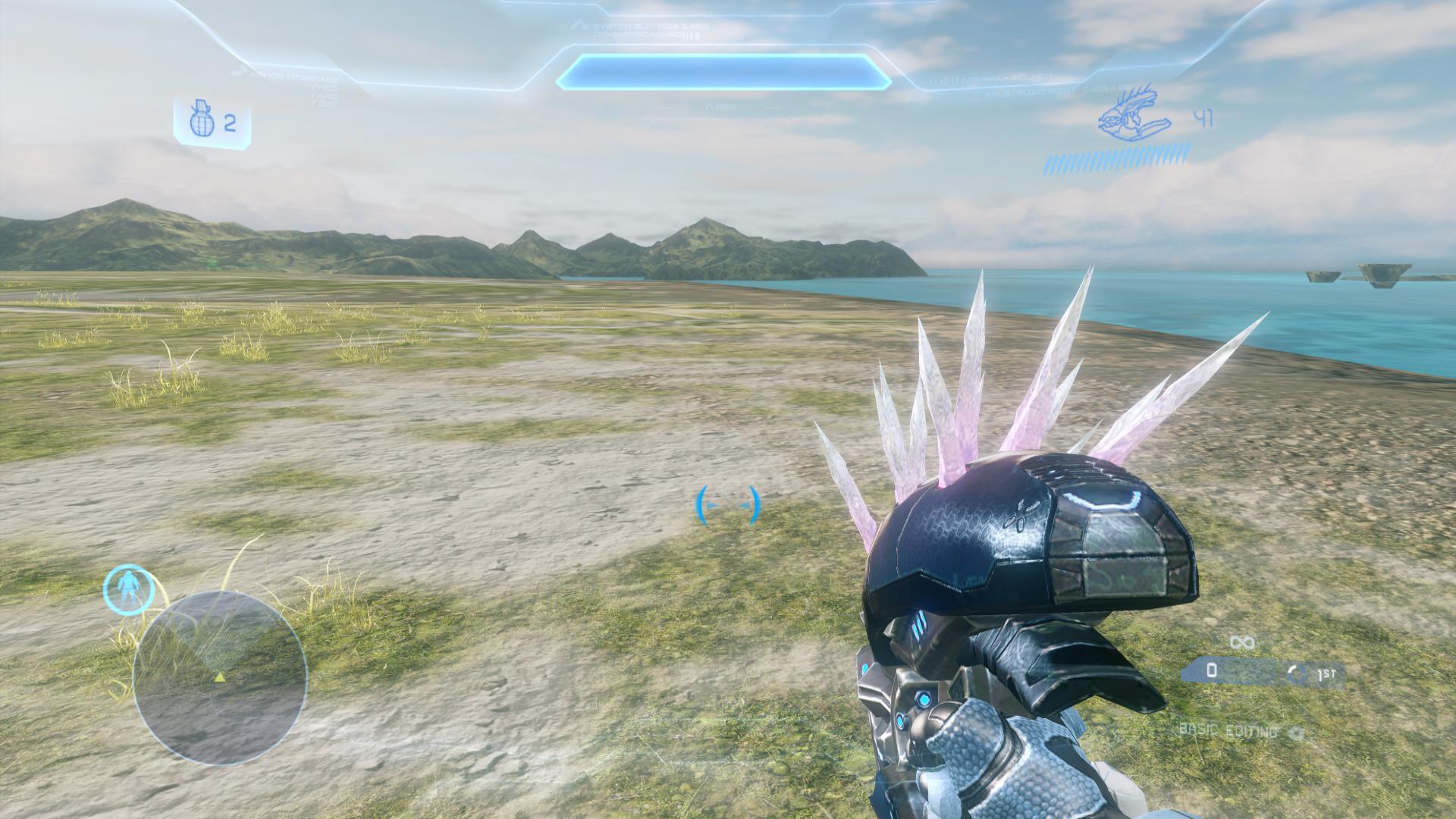1456x819 pixels.
Task: Open the motion tracker radar
Action: (x=220, y=678)
